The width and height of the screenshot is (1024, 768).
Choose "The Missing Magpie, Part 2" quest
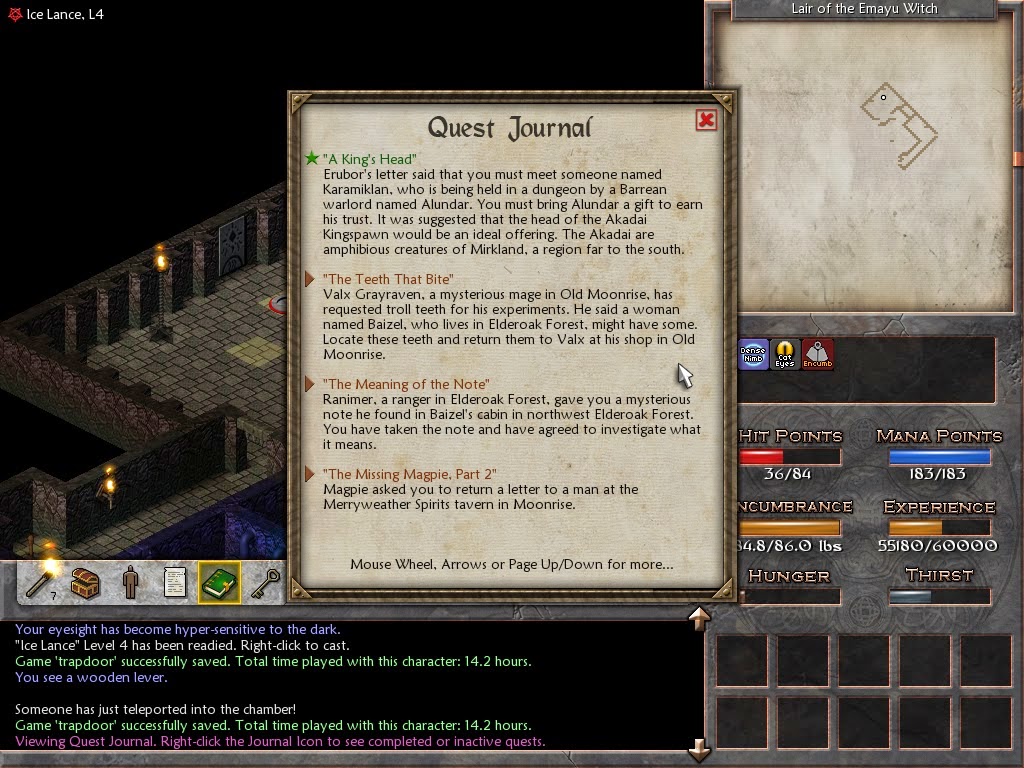409,474
